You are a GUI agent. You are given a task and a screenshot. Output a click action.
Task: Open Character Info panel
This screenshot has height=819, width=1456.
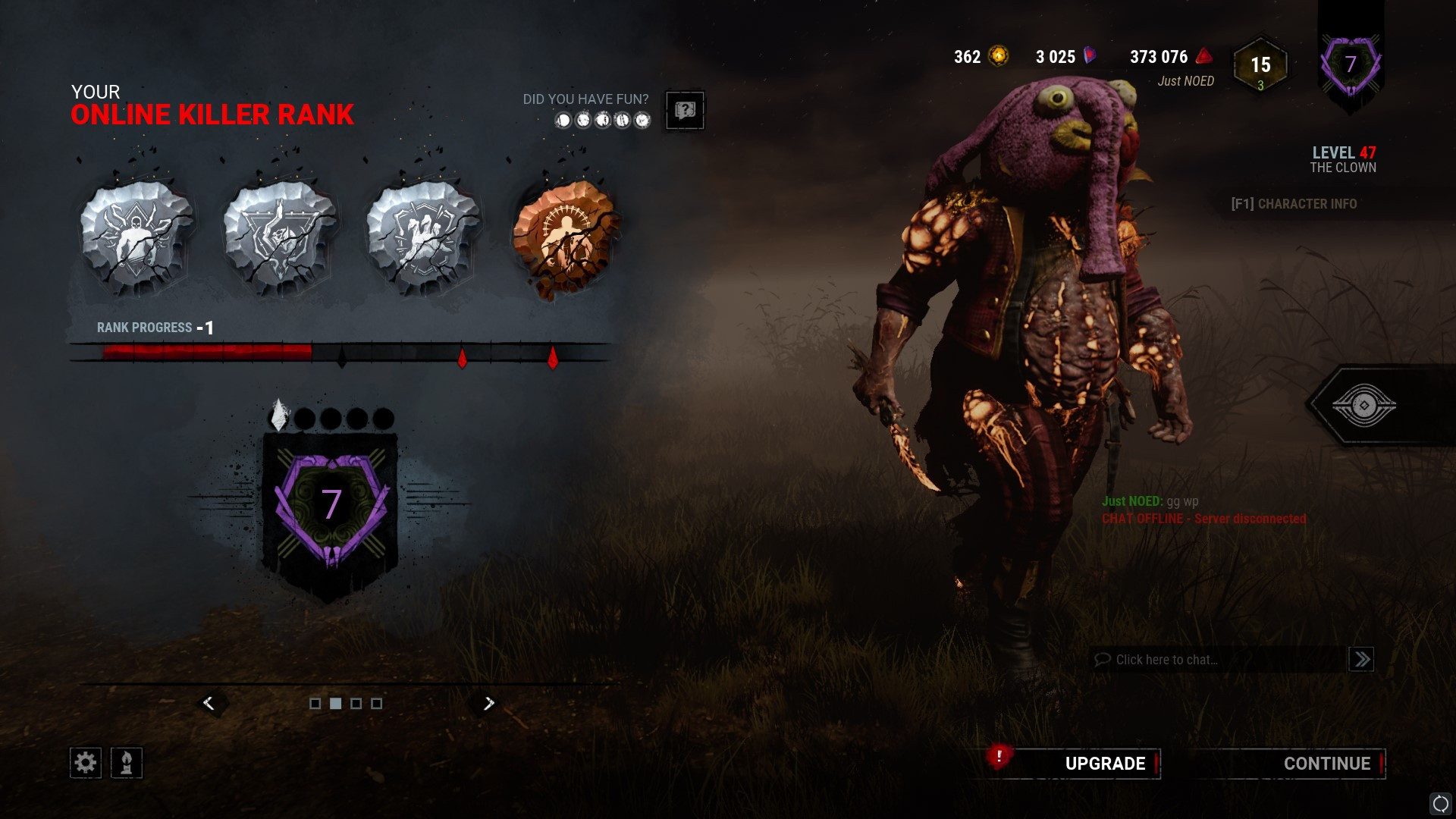(x=1294, y=204)
